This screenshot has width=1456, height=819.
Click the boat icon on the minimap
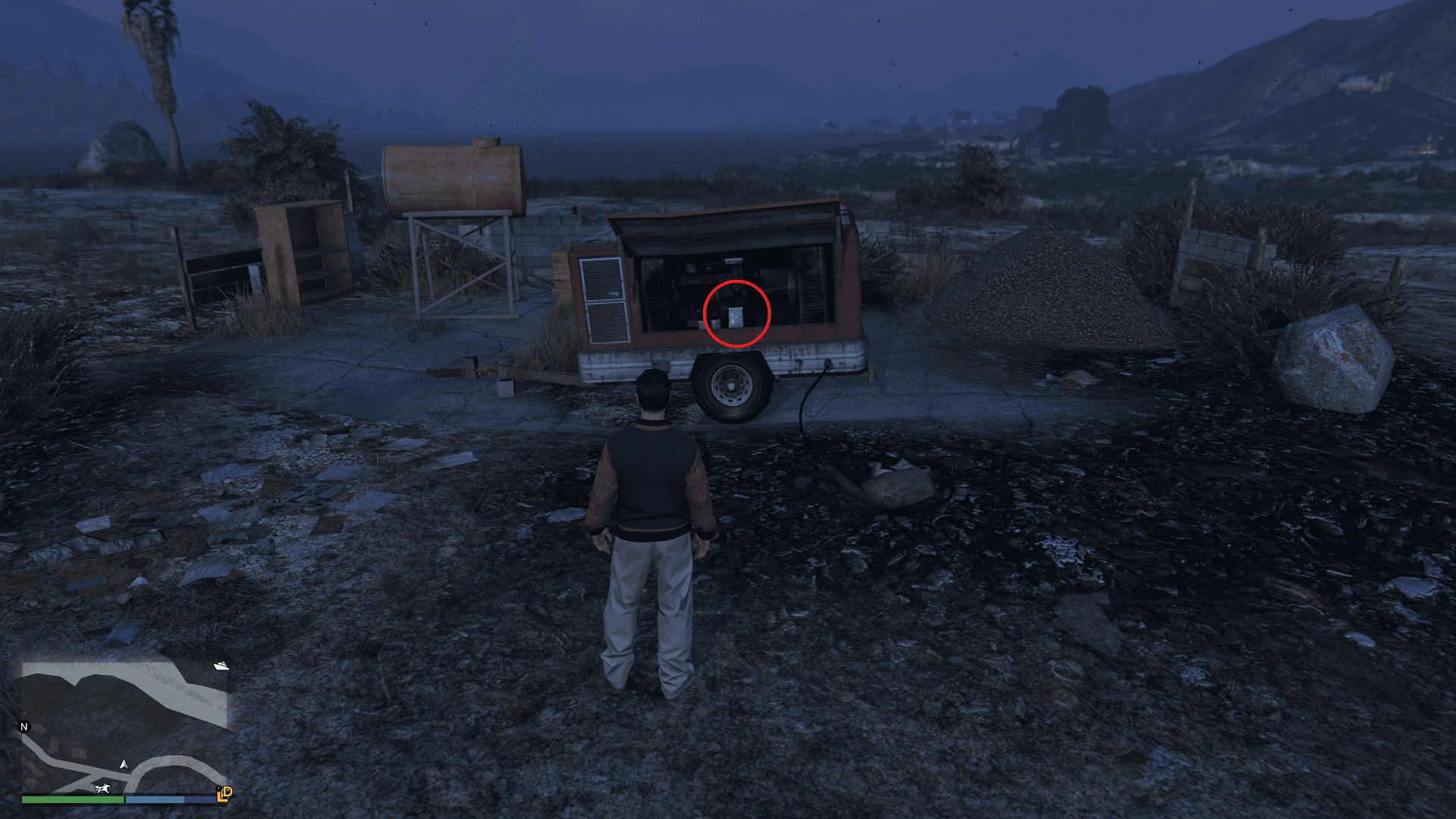pos(221,667)
